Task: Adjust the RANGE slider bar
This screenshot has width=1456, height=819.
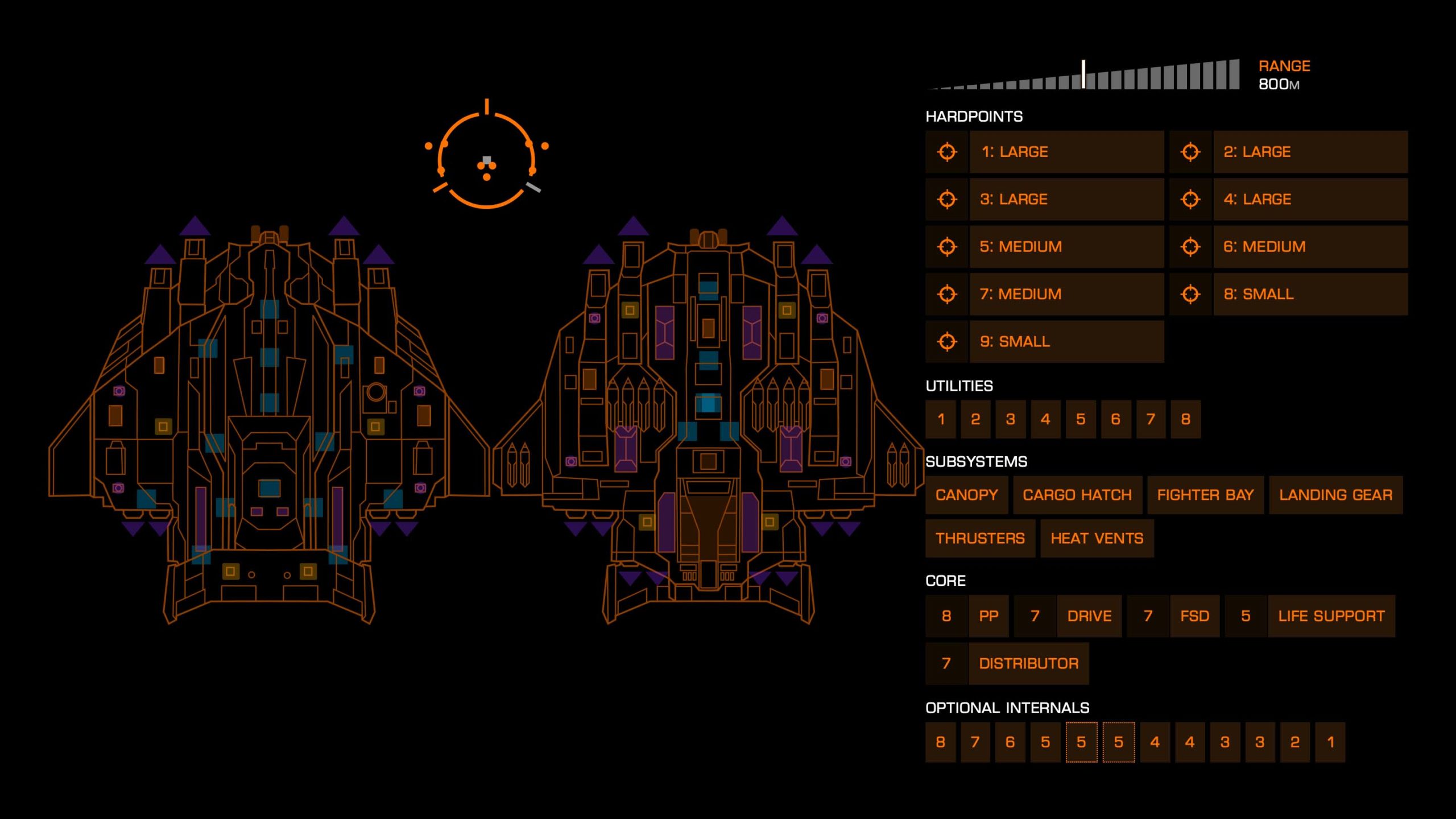Action: click(x=1083, y=73)
